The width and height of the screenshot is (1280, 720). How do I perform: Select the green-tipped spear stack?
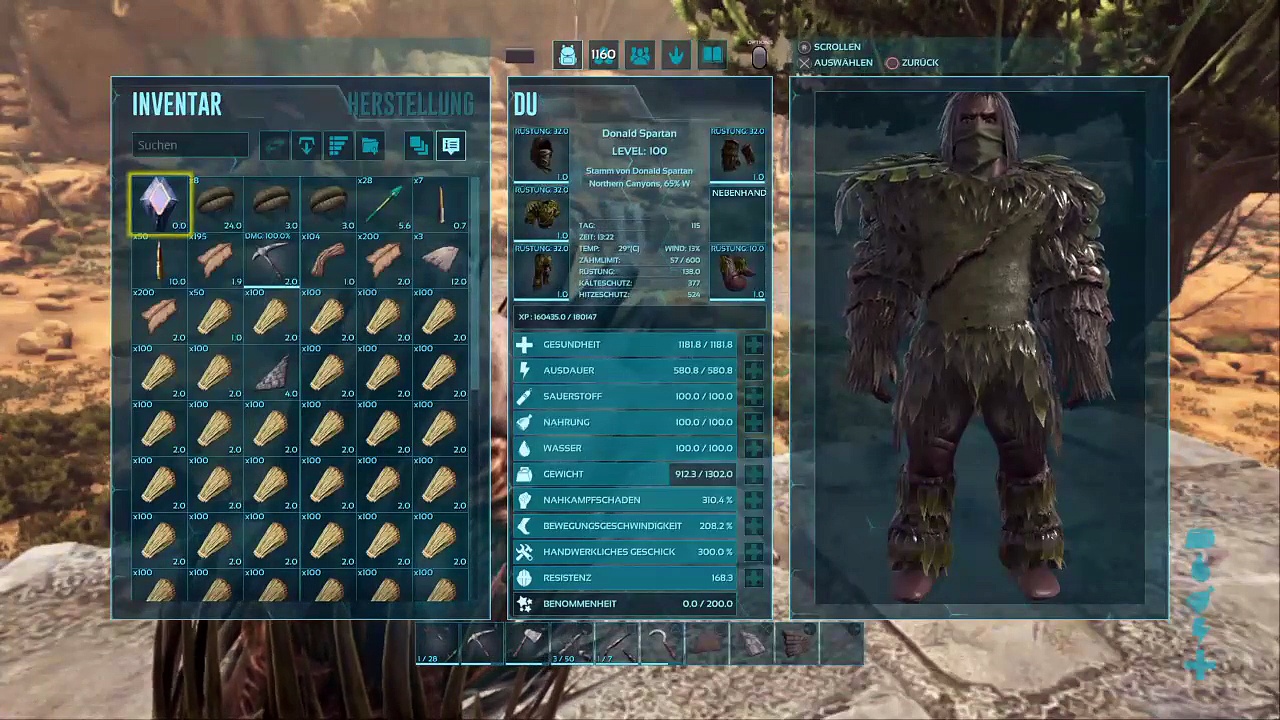384,204
